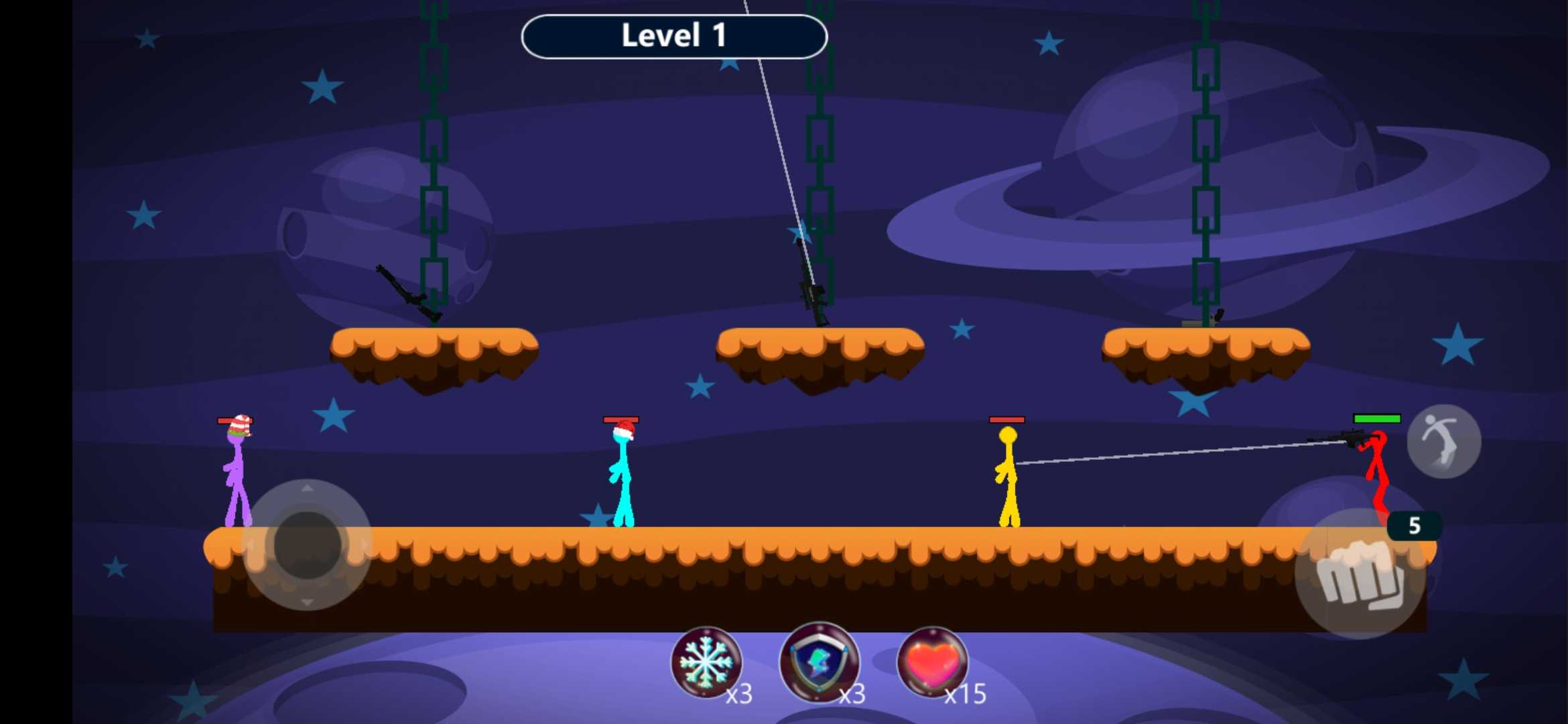The image size is (1568, 724).
Task: Use the heart heal power-up
Action: click(x=932, y=662)
